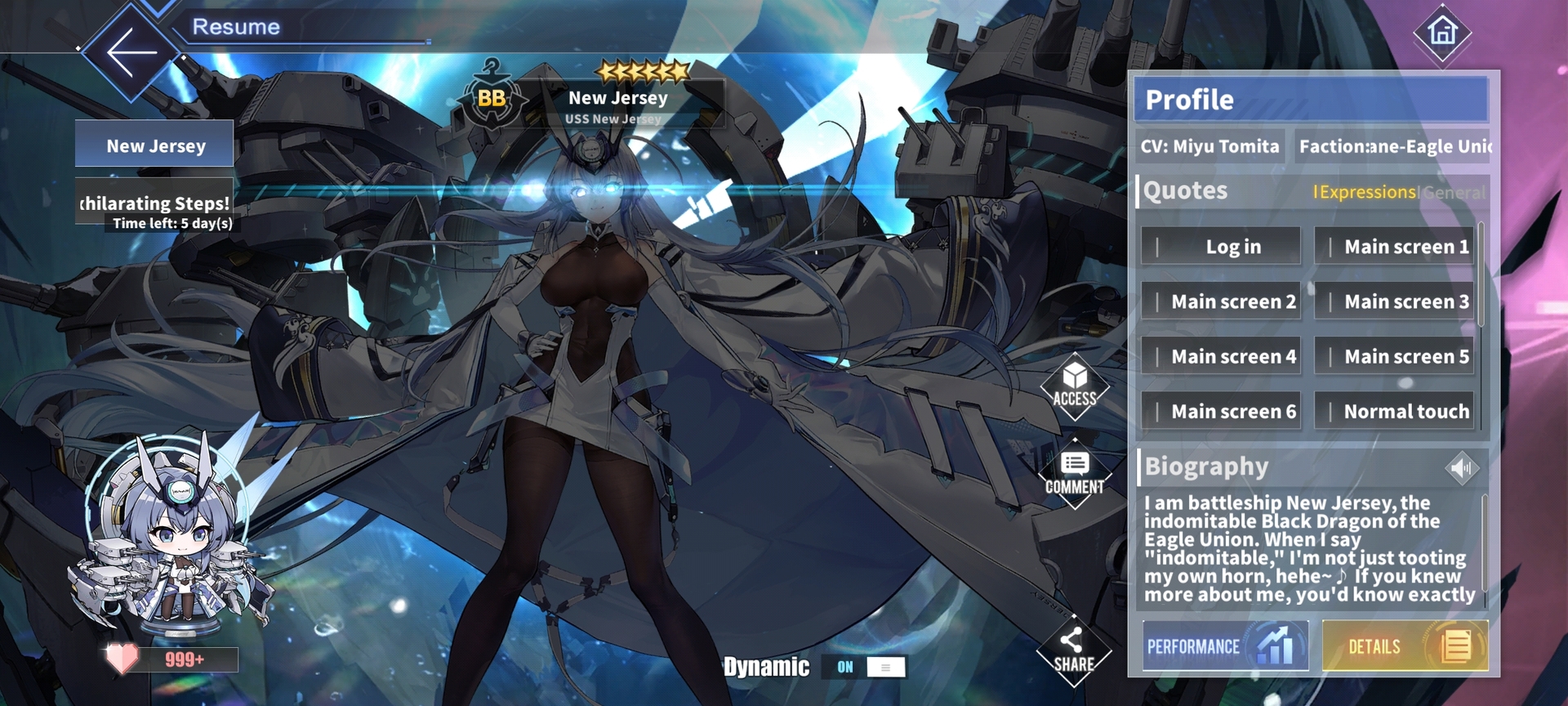Open the Details page

(x=1405, y=646)
